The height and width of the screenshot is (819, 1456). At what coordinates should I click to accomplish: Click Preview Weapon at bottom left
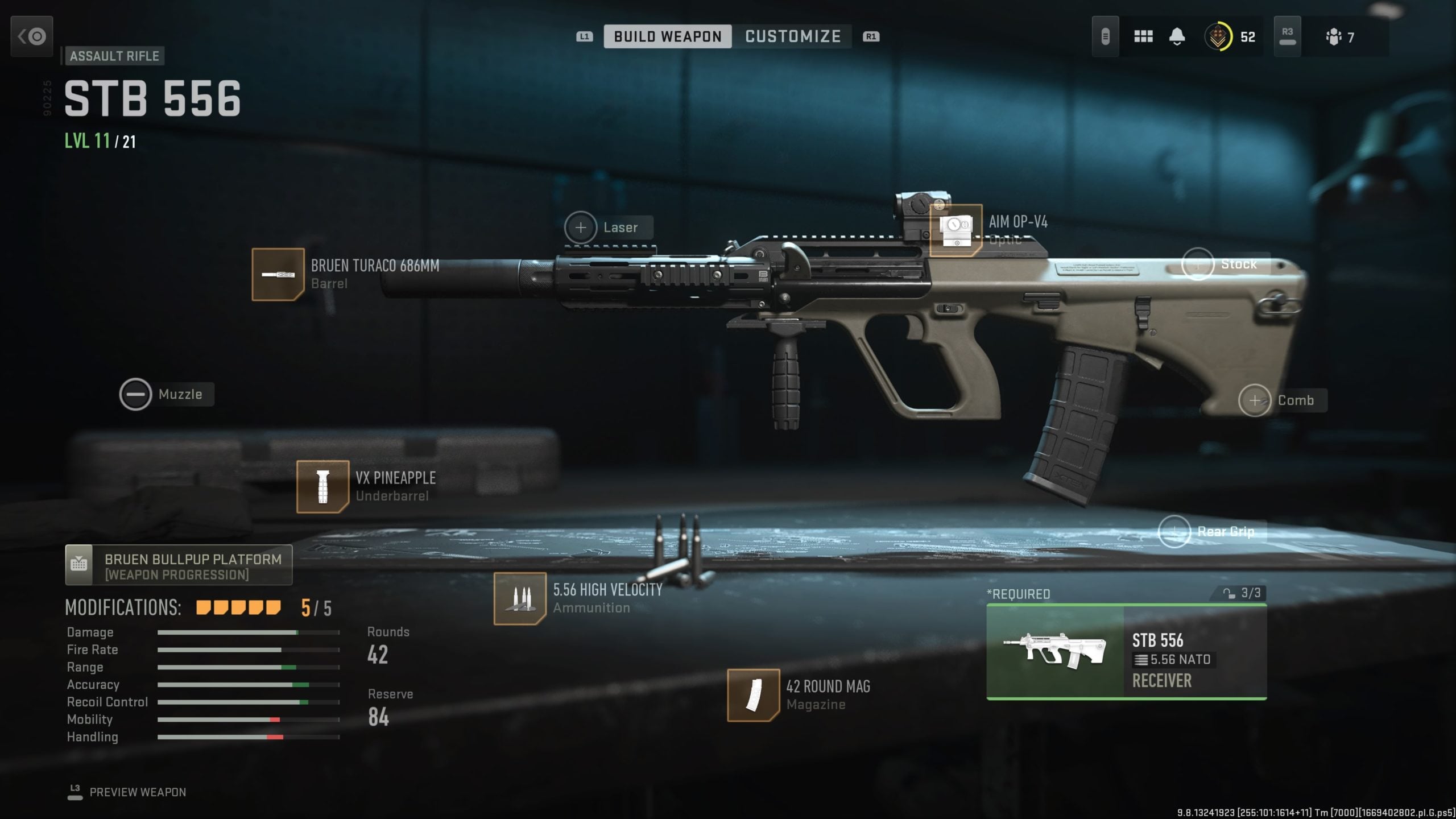138,792
